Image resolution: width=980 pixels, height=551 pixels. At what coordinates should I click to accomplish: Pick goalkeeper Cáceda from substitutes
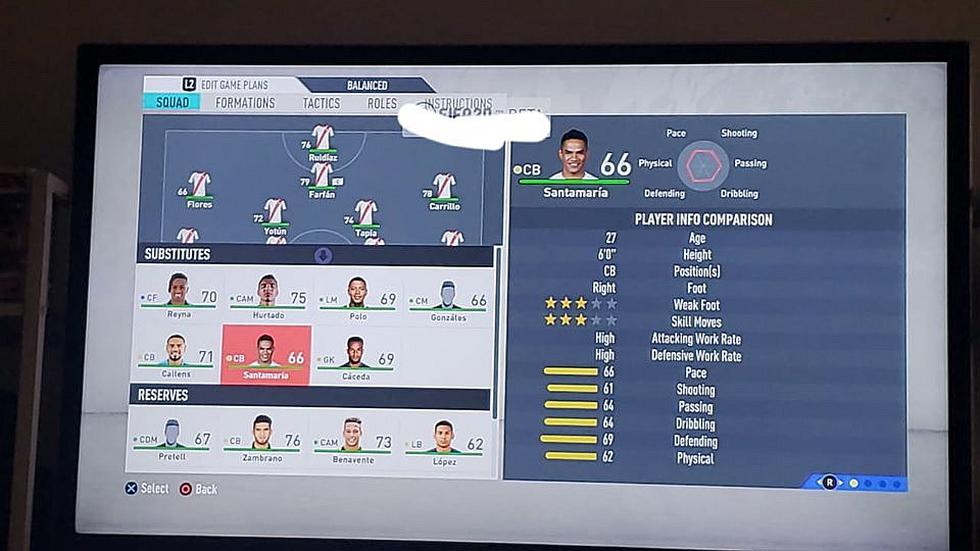[x=356, y=356]
